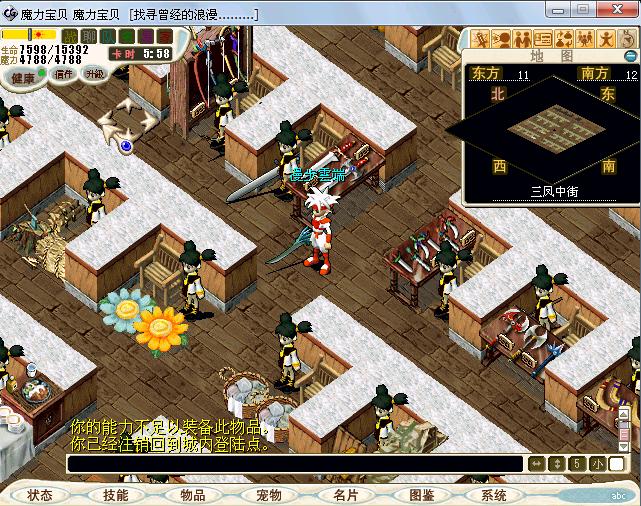Screen dimensions: 641x506
Task: Open the 信件 mail button
Action: click(65, 73)
